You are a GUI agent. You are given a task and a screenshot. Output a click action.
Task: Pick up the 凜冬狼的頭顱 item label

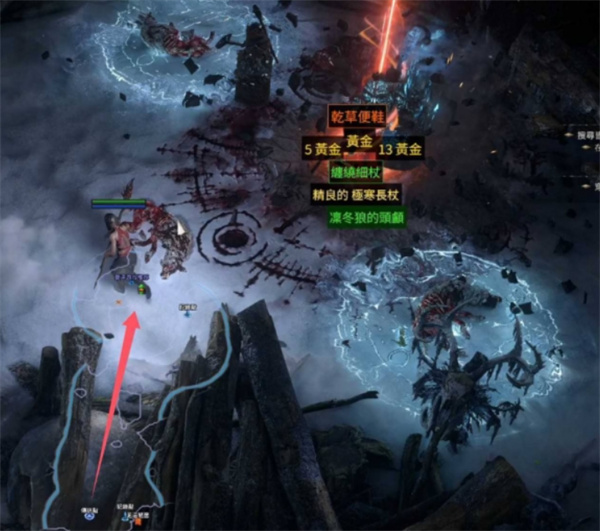click(x=367, y=216)
